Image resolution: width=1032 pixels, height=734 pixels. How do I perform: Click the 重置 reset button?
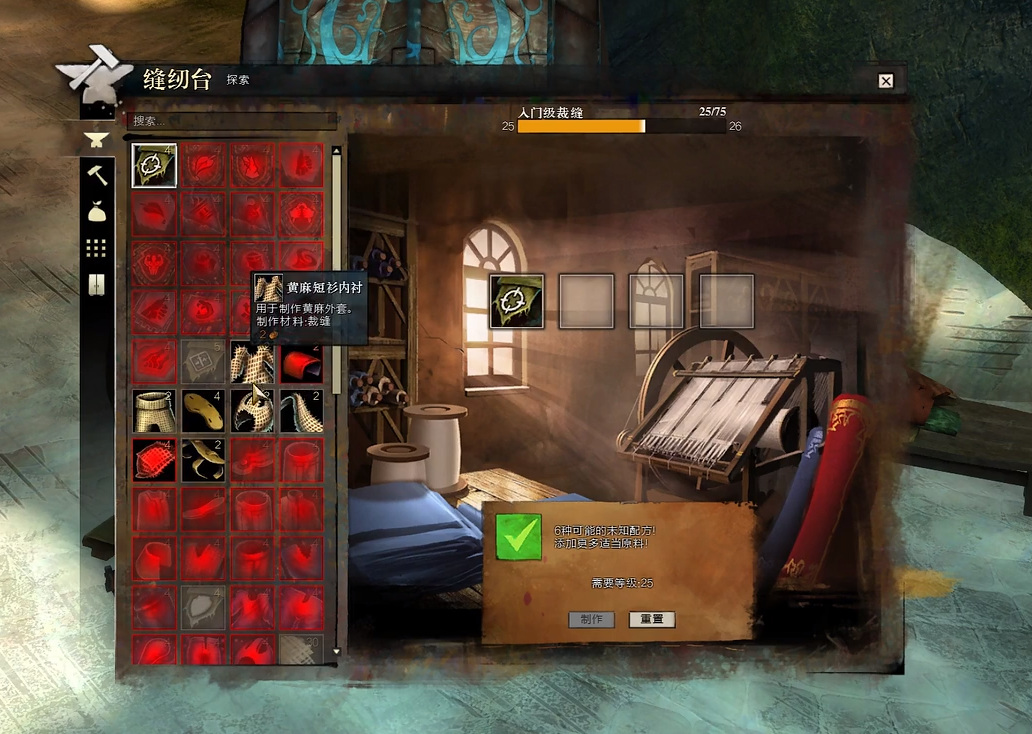(x=652, y=619)
